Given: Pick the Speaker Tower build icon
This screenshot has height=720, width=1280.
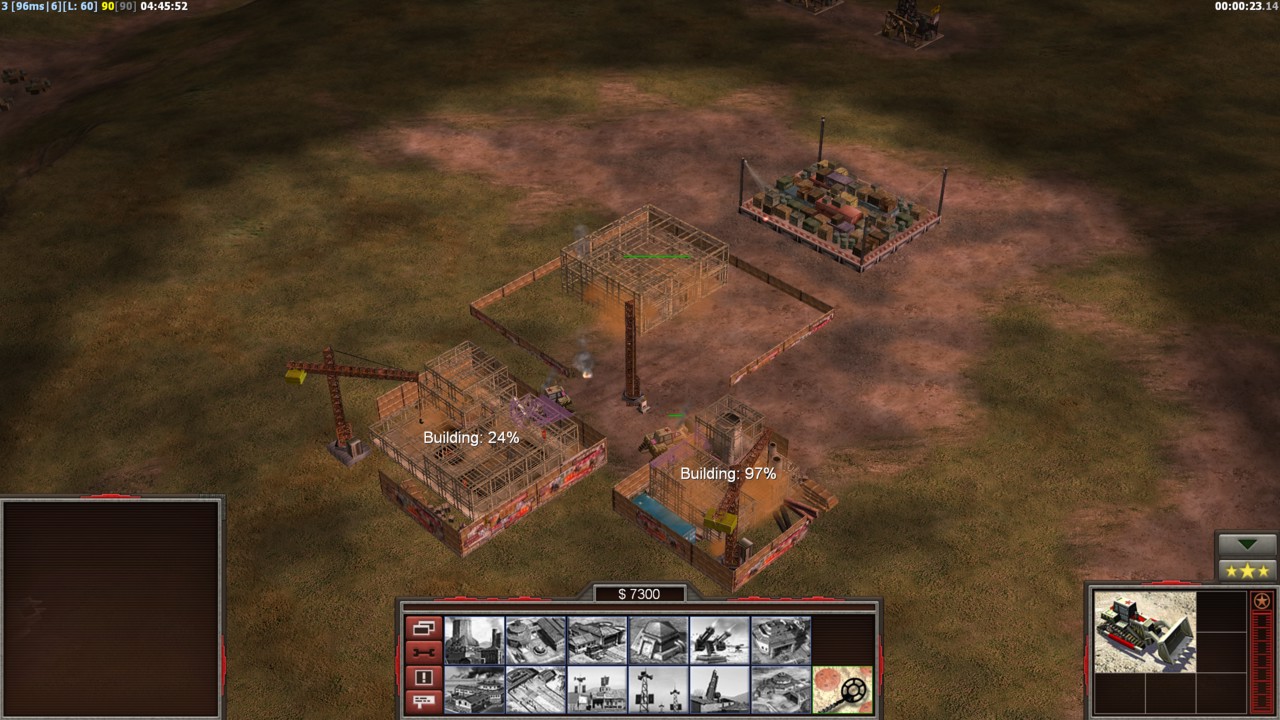Looking at the screenshot, I should coord(659,690).
